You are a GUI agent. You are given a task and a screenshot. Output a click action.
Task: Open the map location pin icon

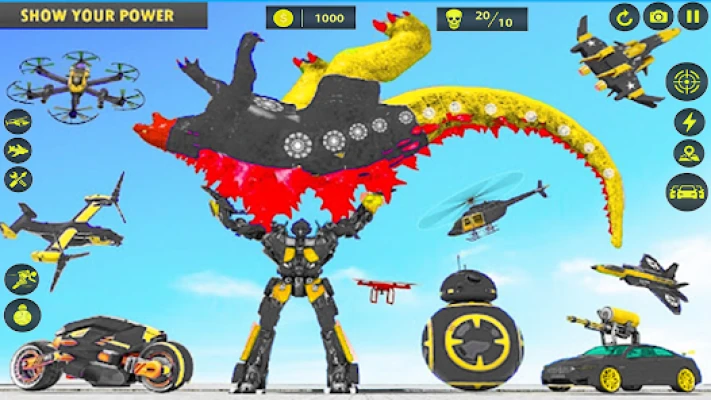click(x=689, y=153)
